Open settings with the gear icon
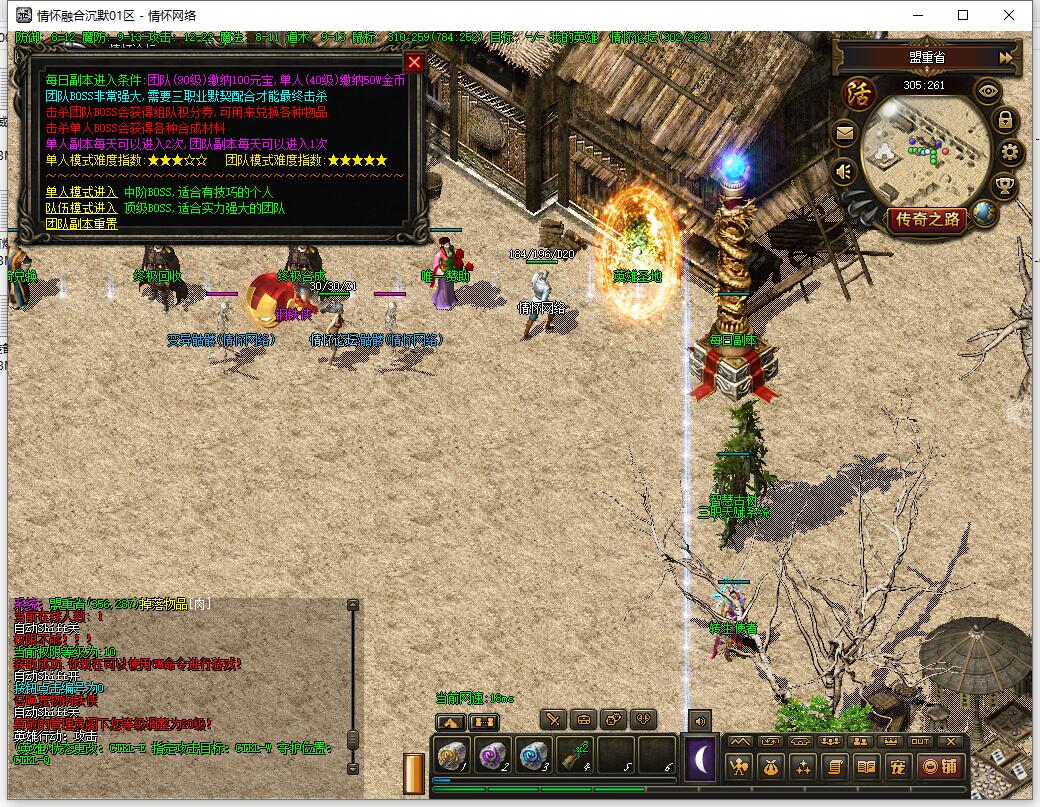The height and width of the screenshot is (807, 1040). pyautogui.click(x=1011, y=153)
